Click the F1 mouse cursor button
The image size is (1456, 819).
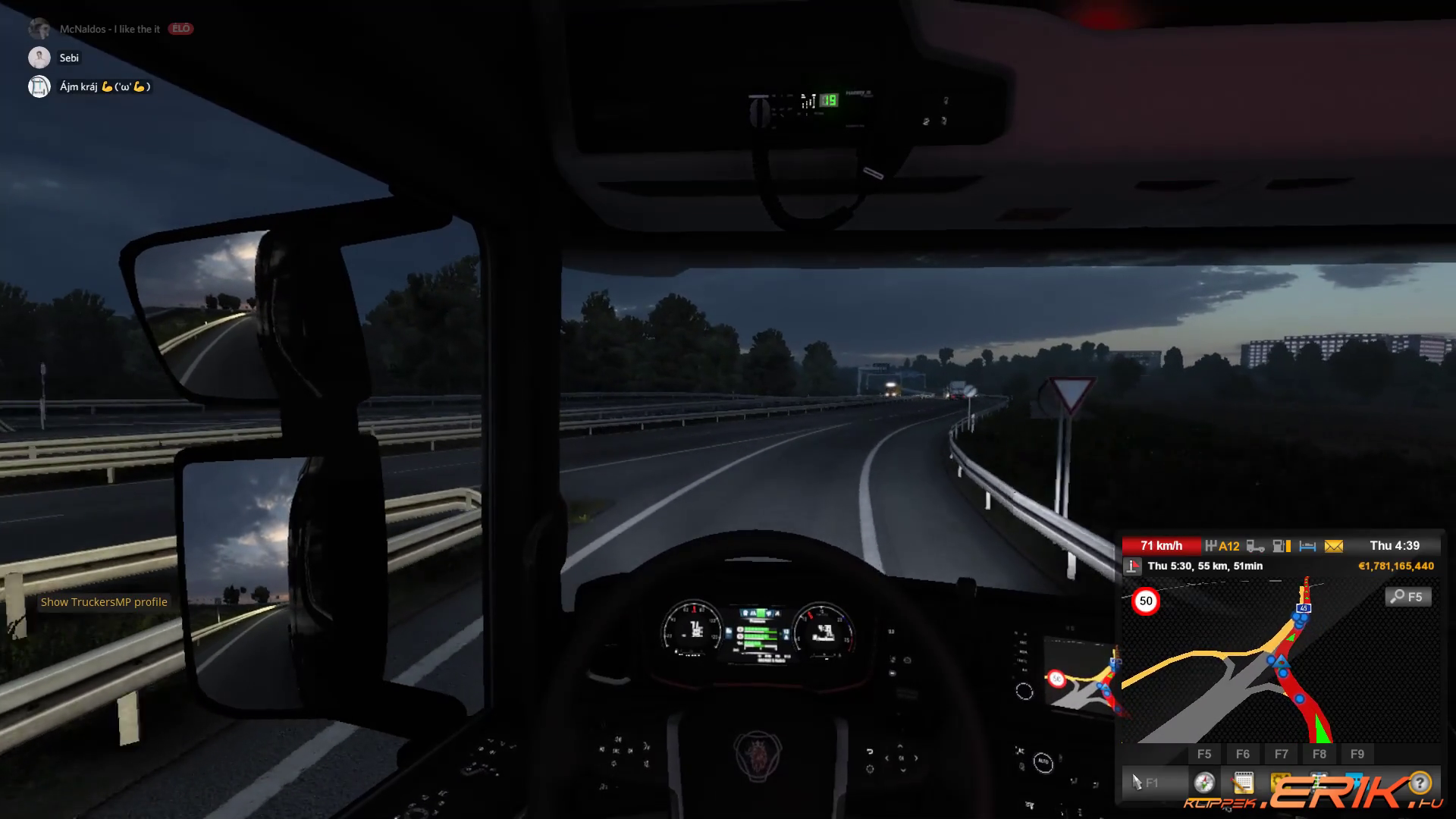[1144, 783]
